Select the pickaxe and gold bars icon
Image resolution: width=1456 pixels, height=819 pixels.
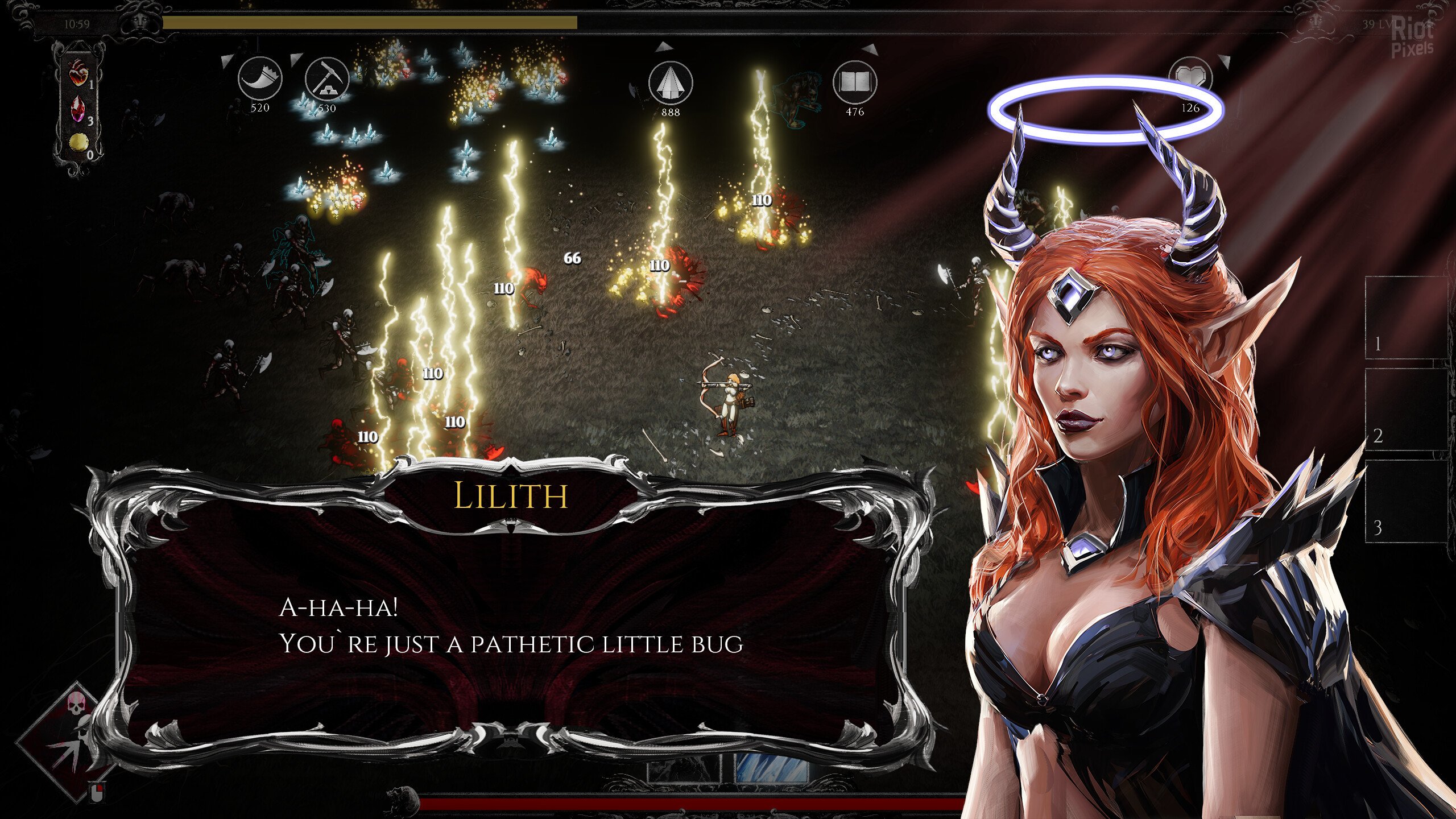pos(326,80)
